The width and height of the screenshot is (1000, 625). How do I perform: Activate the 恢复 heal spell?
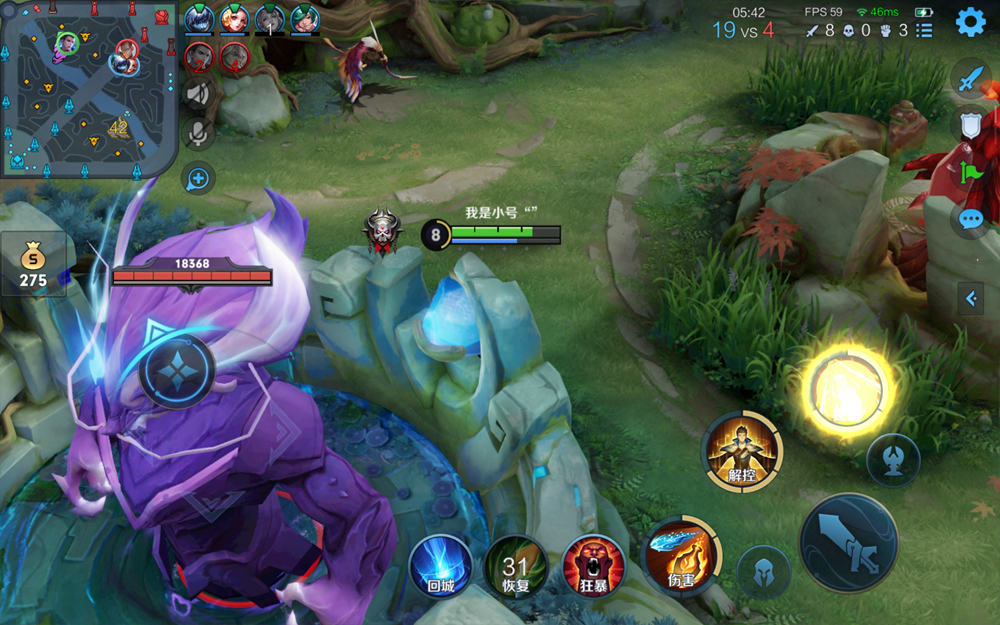click(515, 566)
